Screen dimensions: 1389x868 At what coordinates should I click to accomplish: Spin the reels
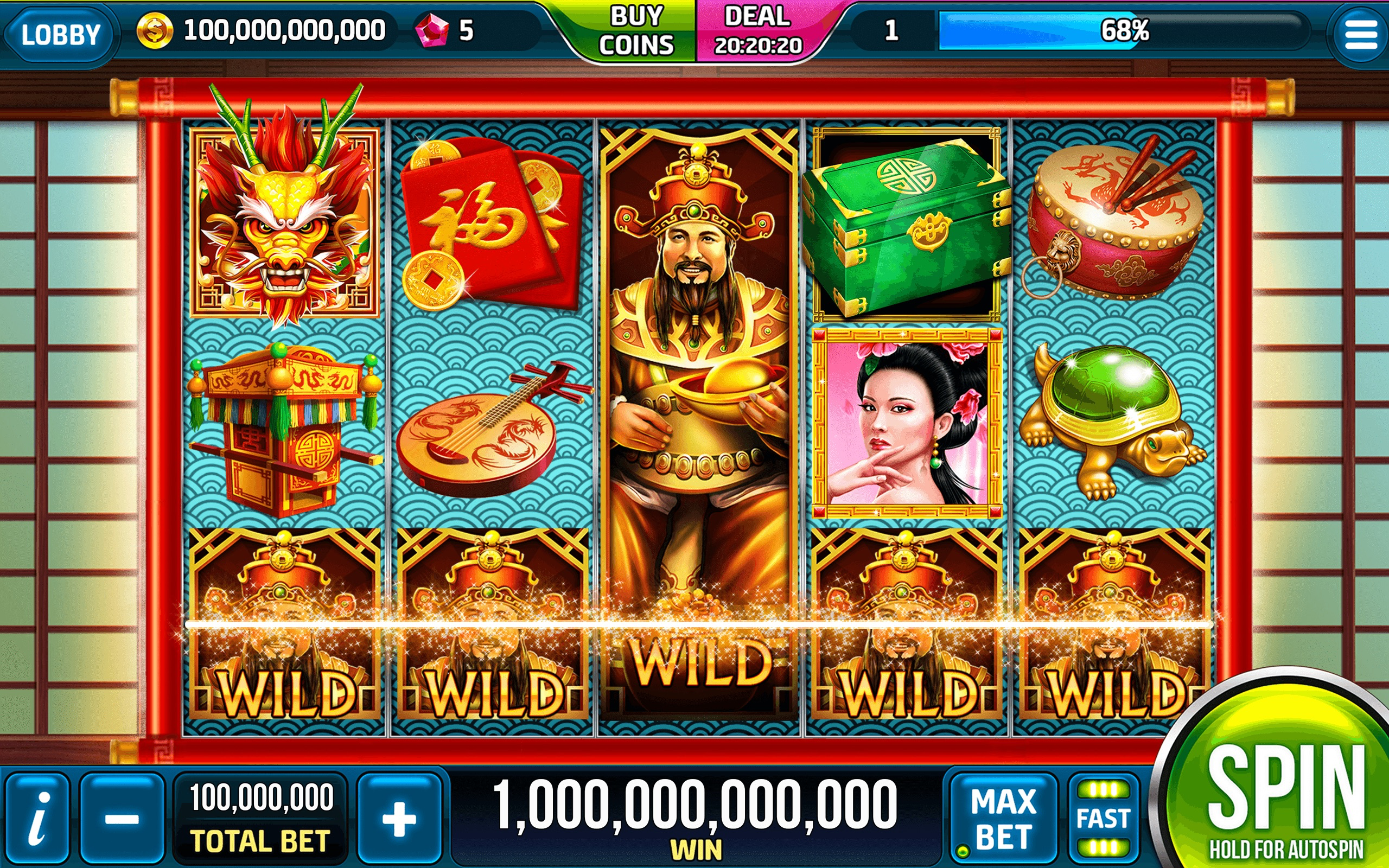click(x=1286, y=792)
